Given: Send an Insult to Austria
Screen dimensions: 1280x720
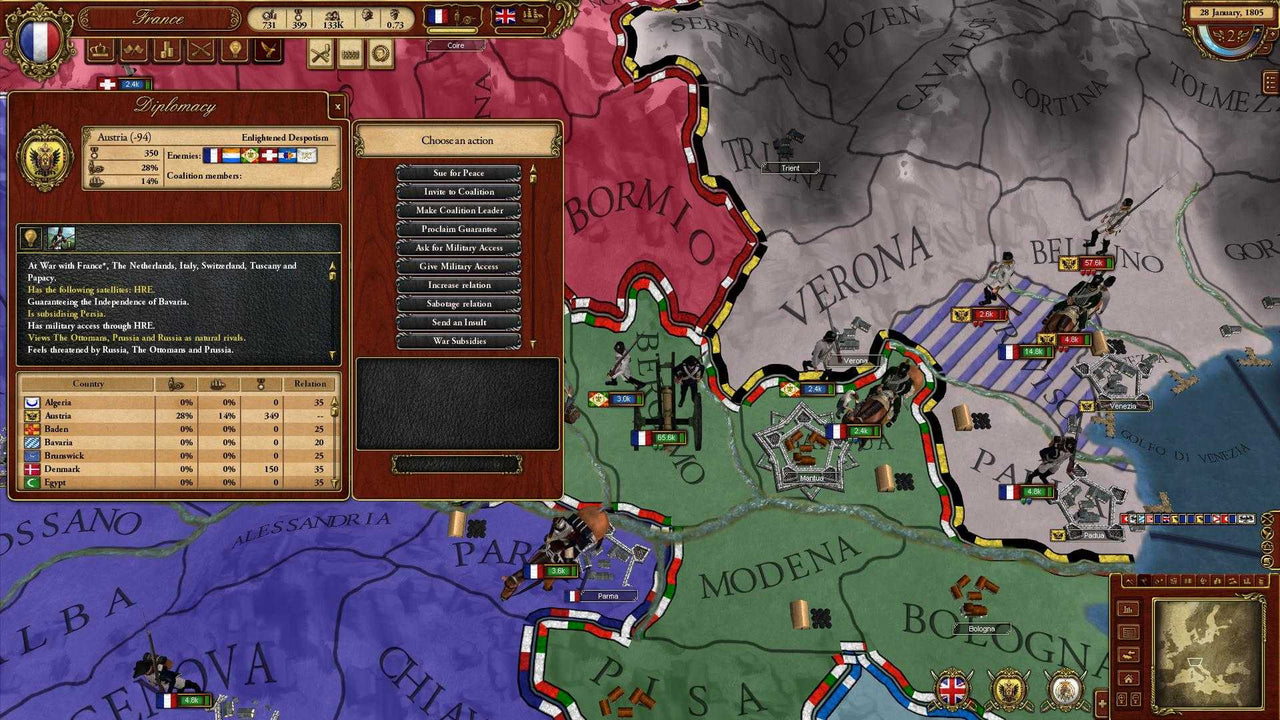Looking at the screenshot, I should pyautogui.click(x=458, y=321).
